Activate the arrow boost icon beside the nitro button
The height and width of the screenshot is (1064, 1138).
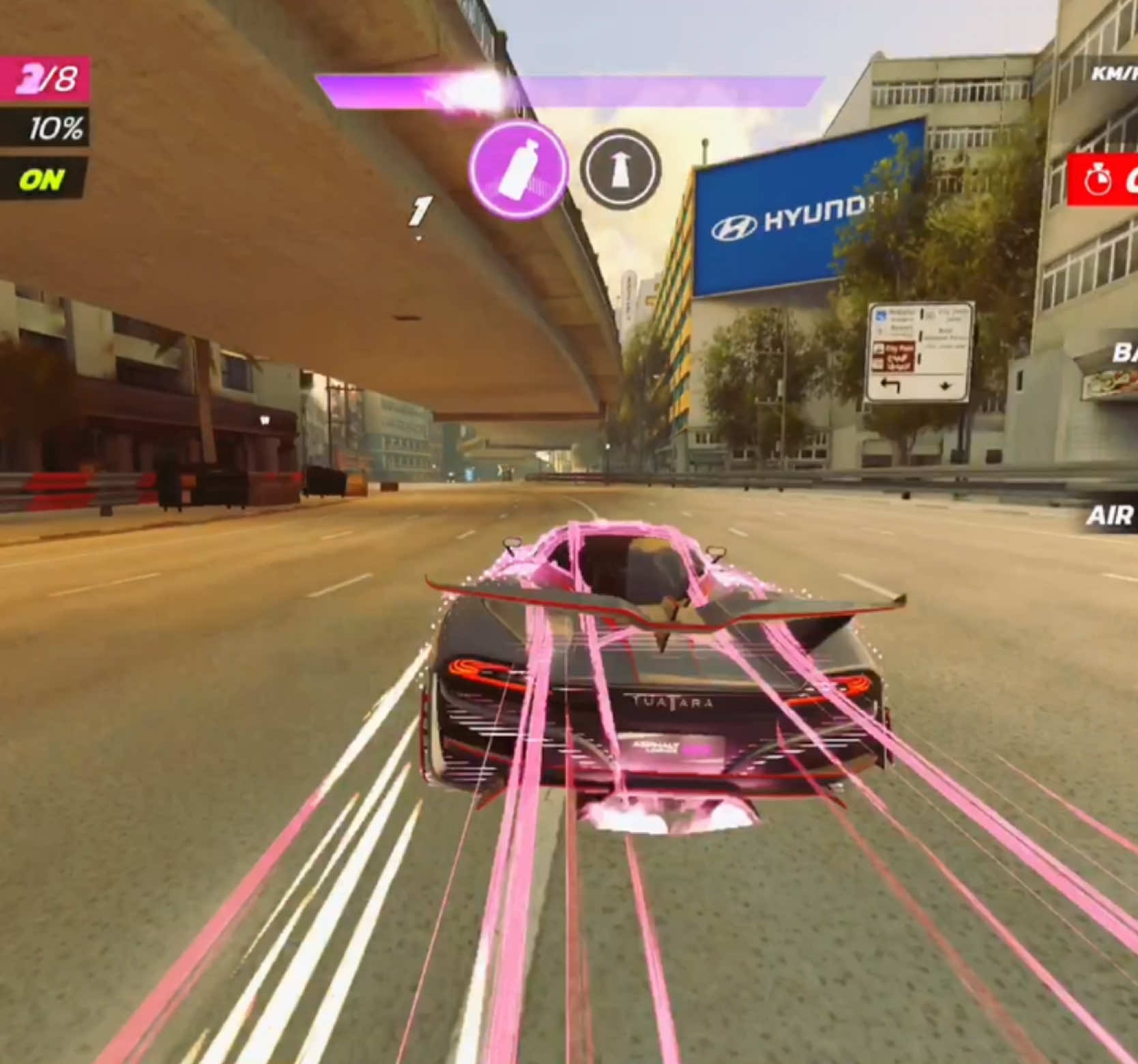click(x=622, y=169)
